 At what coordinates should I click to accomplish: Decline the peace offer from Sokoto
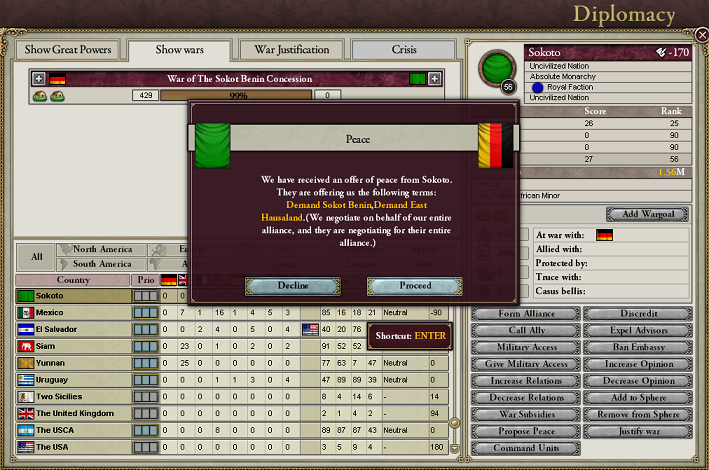click(293, 286)
